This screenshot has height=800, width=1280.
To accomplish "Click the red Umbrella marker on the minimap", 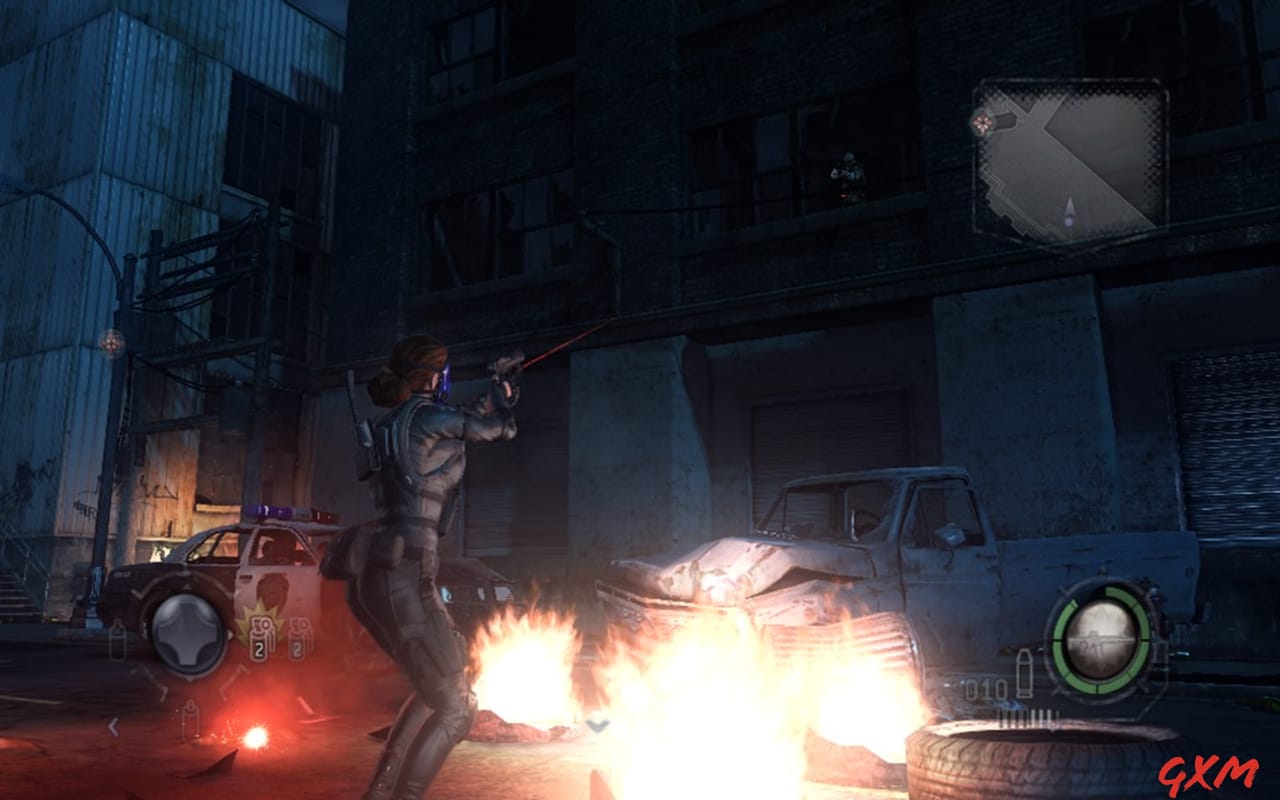I will click(983, 121).
